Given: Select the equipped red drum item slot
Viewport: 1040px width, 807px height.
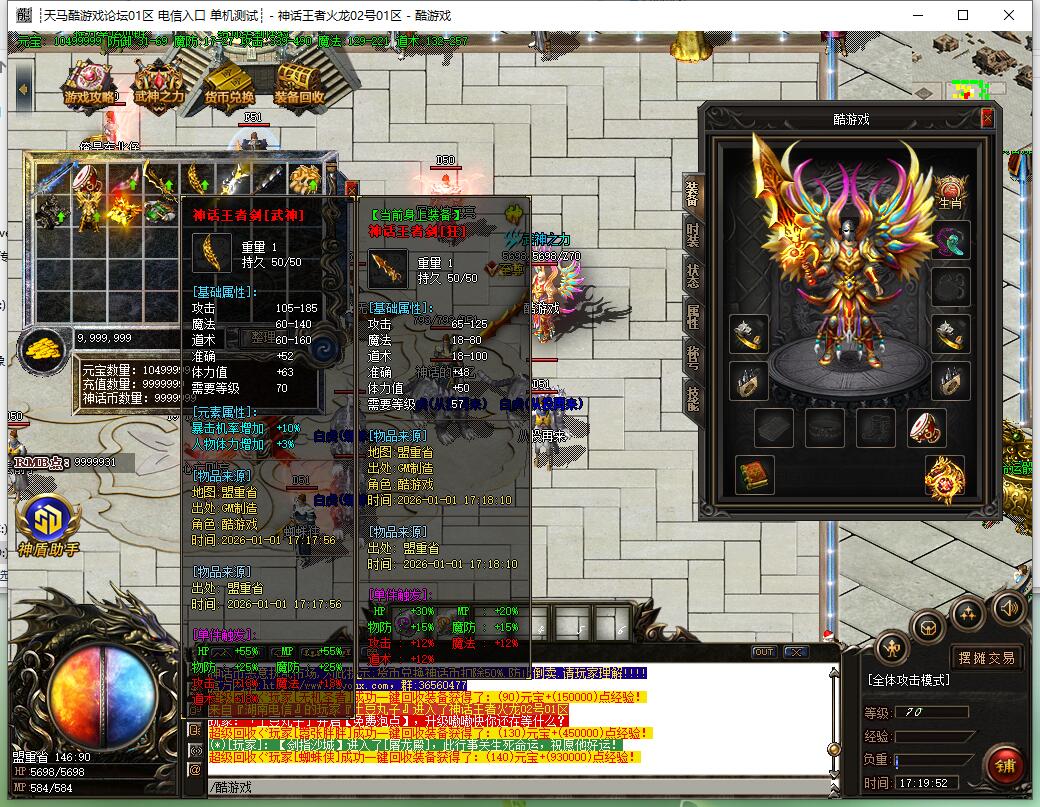Looking at the screenshot, I should [x=926, y=427].
